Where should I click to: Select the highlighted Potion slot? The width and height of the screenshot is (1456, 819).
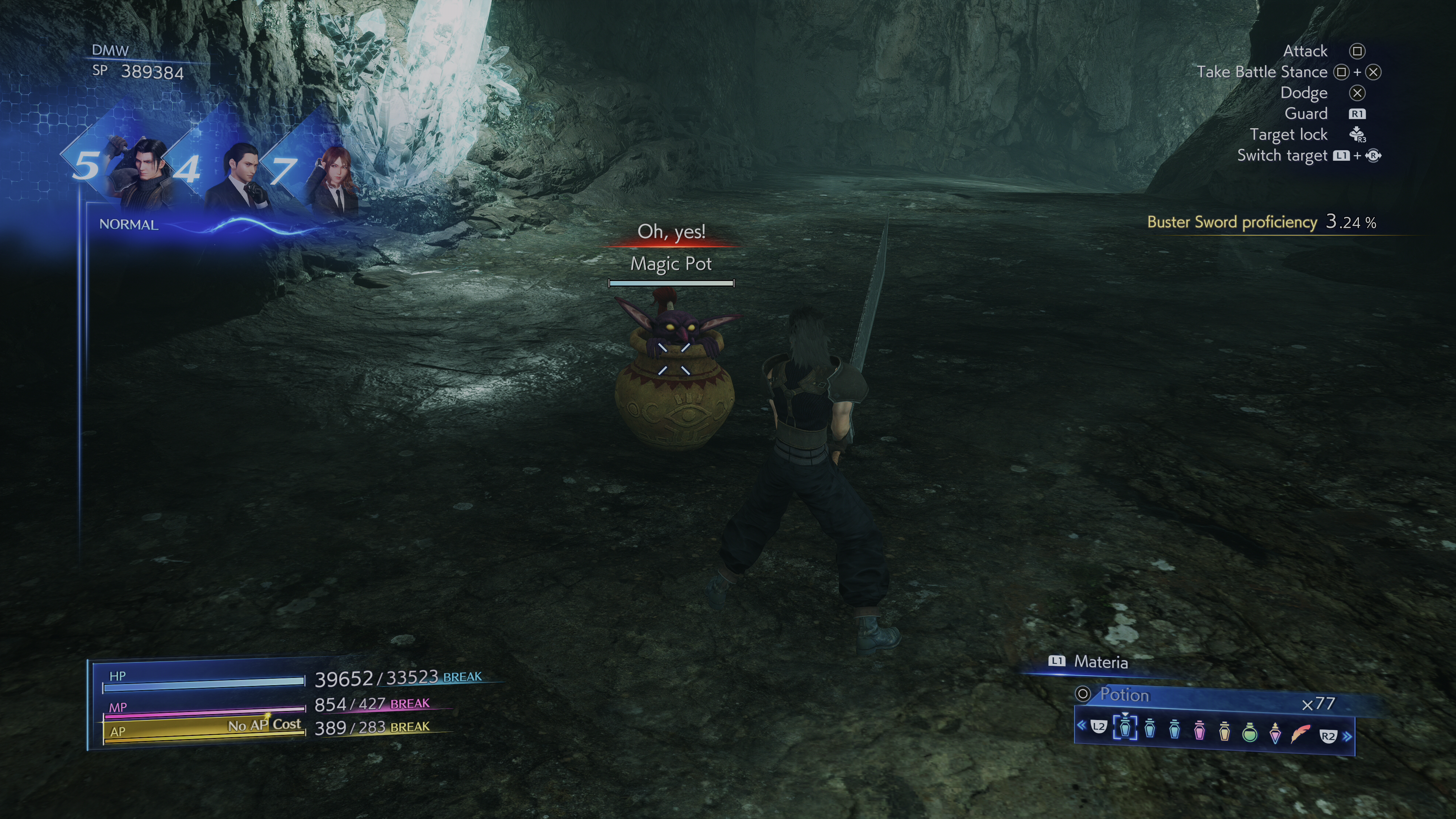(1125, 728)
